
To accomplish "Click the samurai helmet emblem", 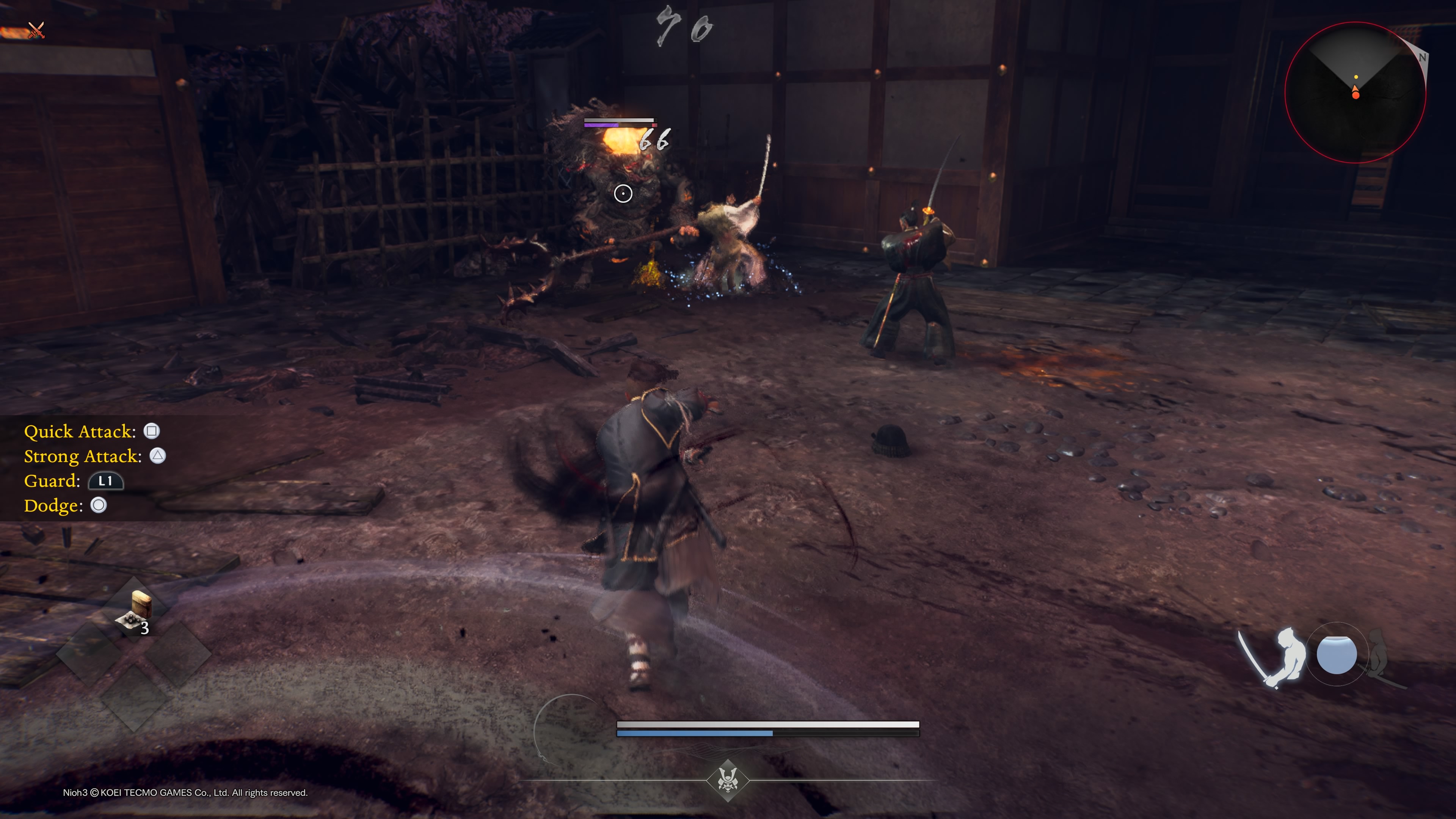I will (x=728, y=781).
